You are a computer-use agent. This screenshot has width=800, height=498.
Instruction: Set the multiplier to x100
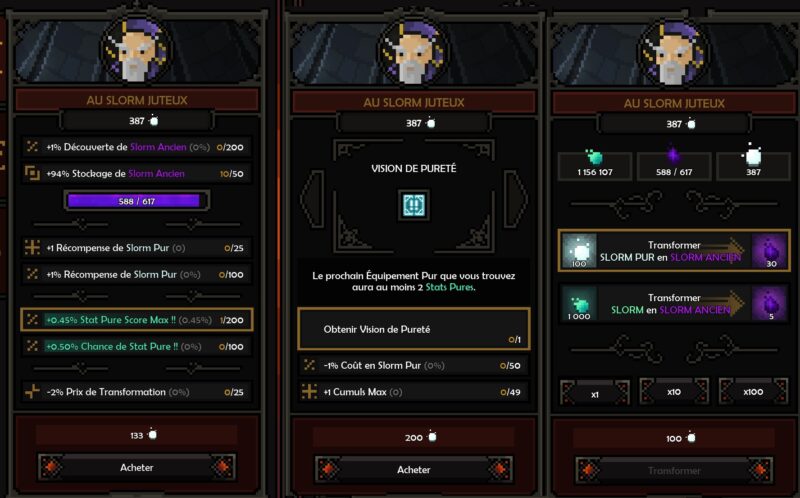tap(753, 393)
